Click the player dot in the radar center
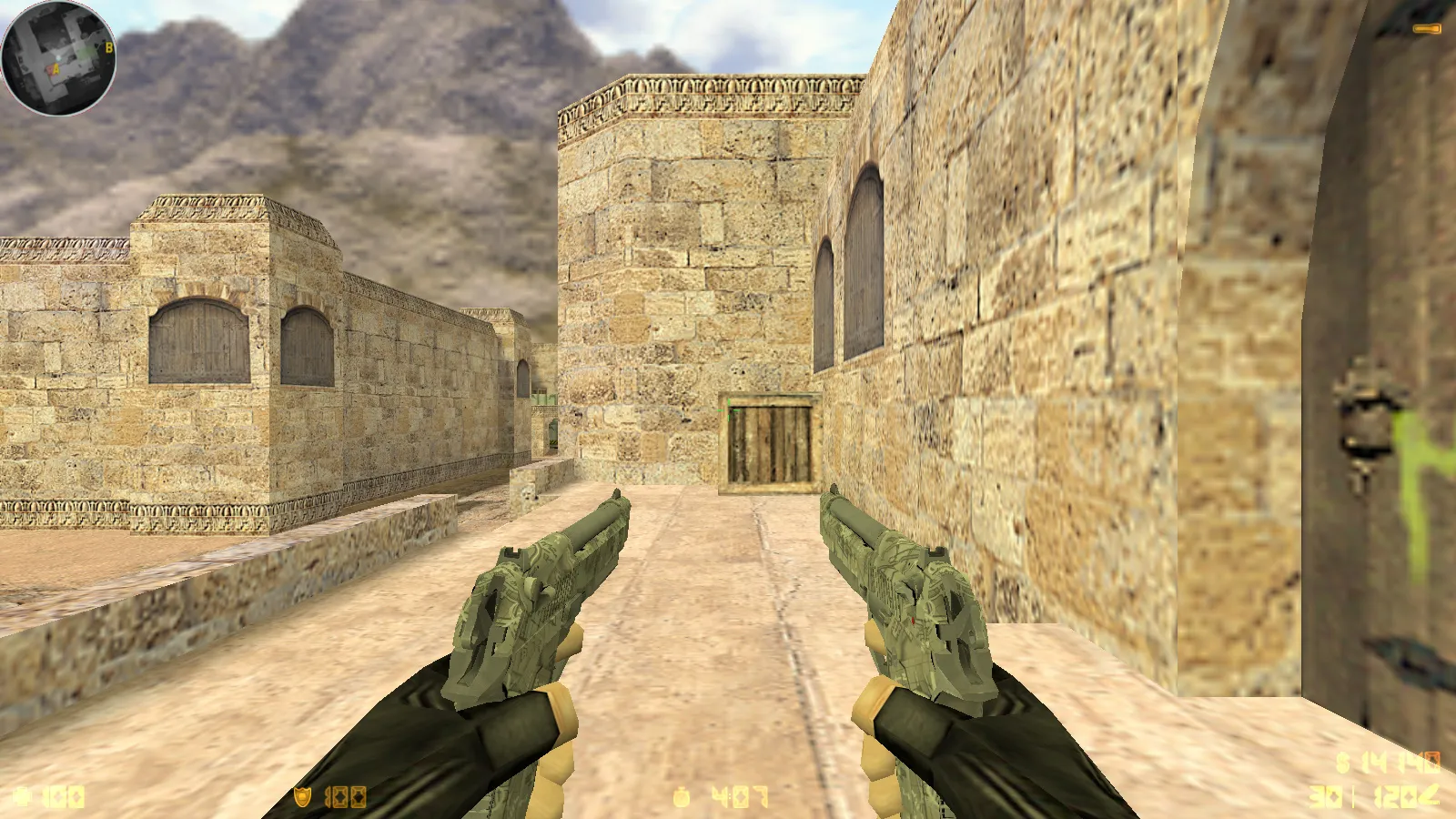 coord(58,57)
